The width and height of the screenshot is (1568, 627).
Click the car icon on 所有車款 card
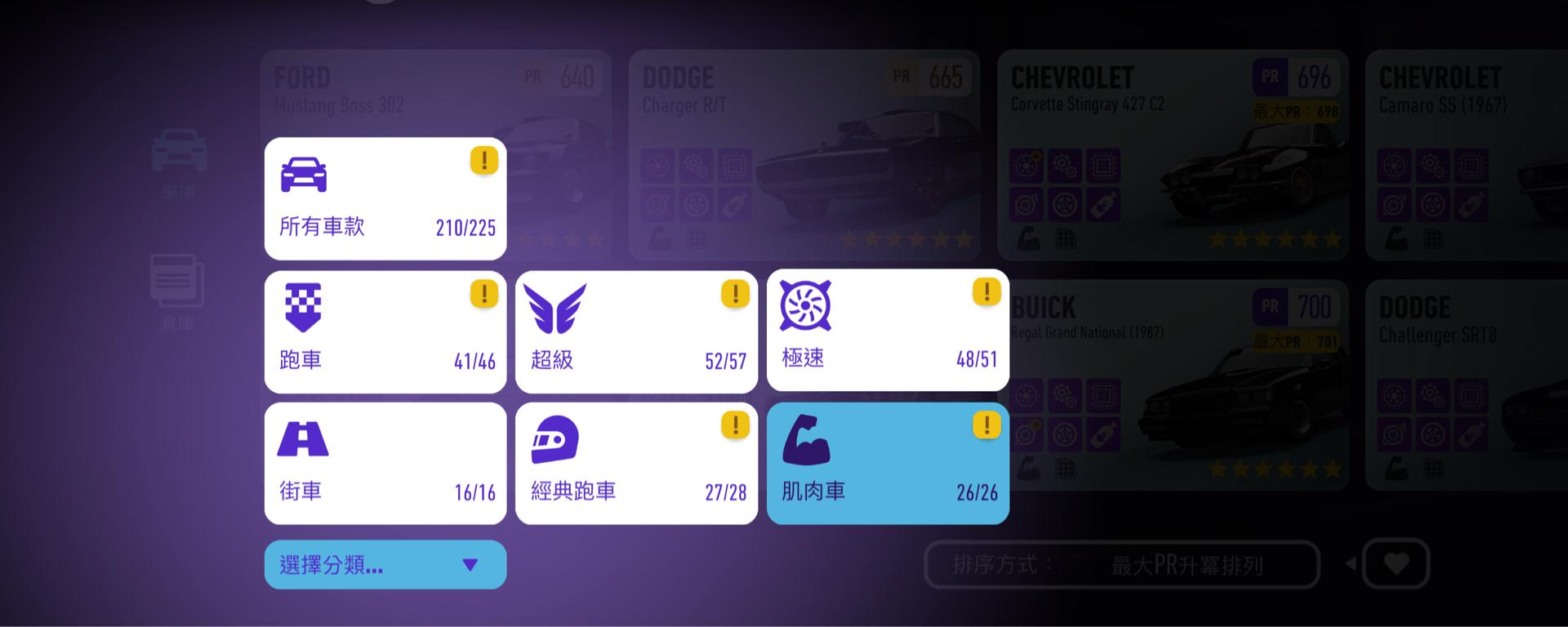[x=304, y=174]
